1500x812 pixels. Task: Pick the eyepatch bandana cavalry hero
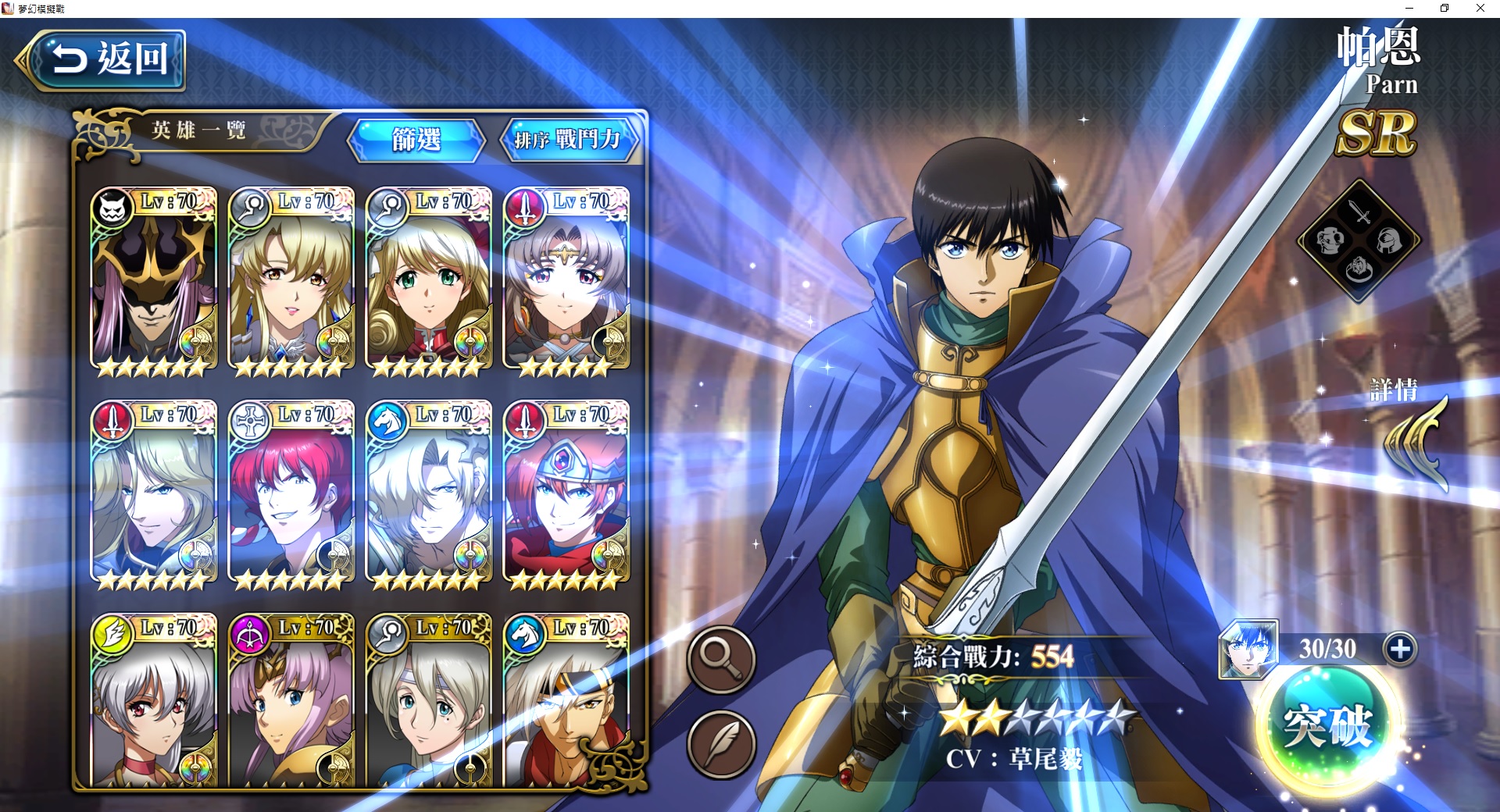pyautogui.click(x=566, y=700)
